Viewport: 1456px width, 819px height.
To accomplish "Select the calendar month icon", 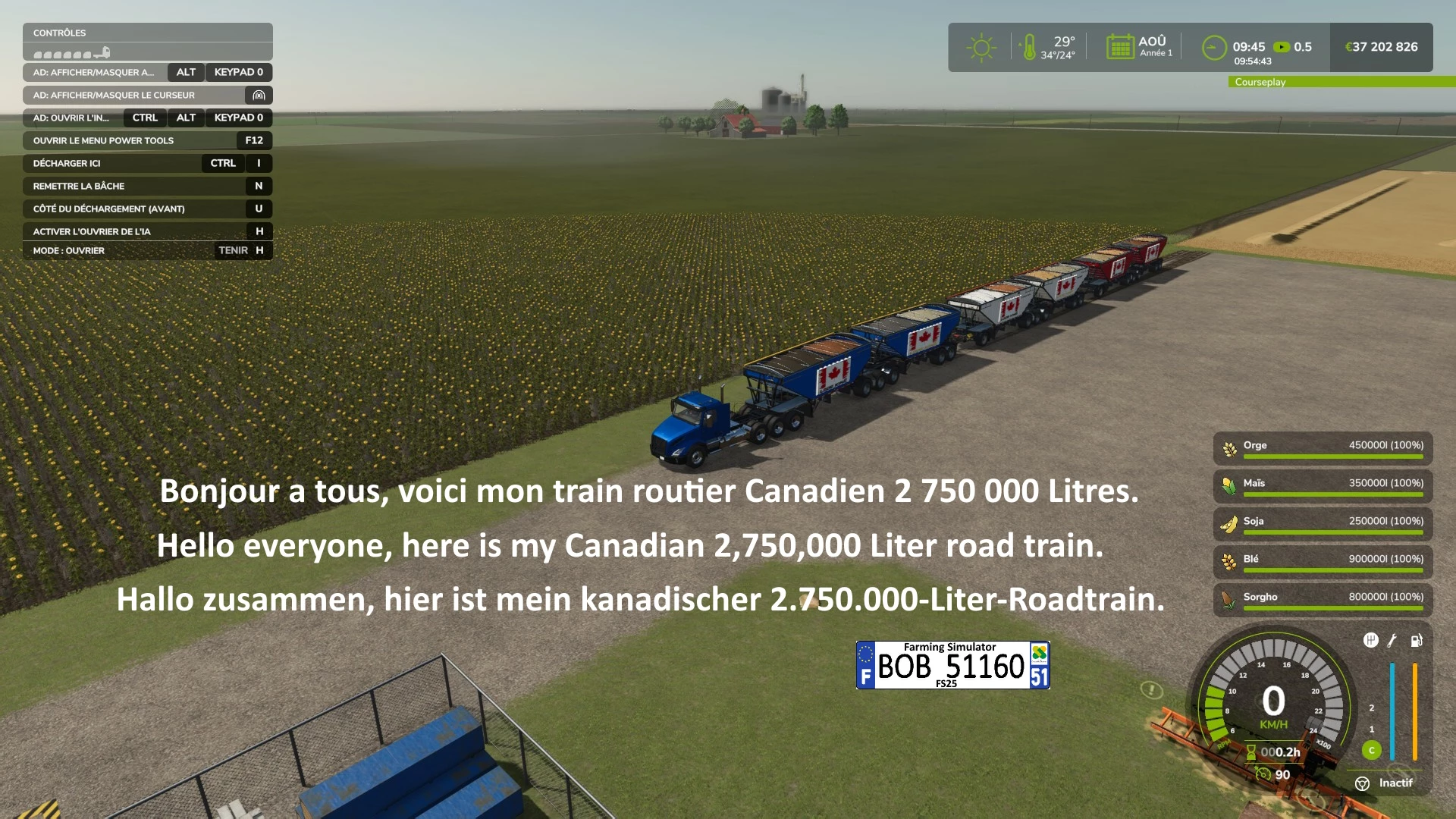I will tap(1120, 47).
